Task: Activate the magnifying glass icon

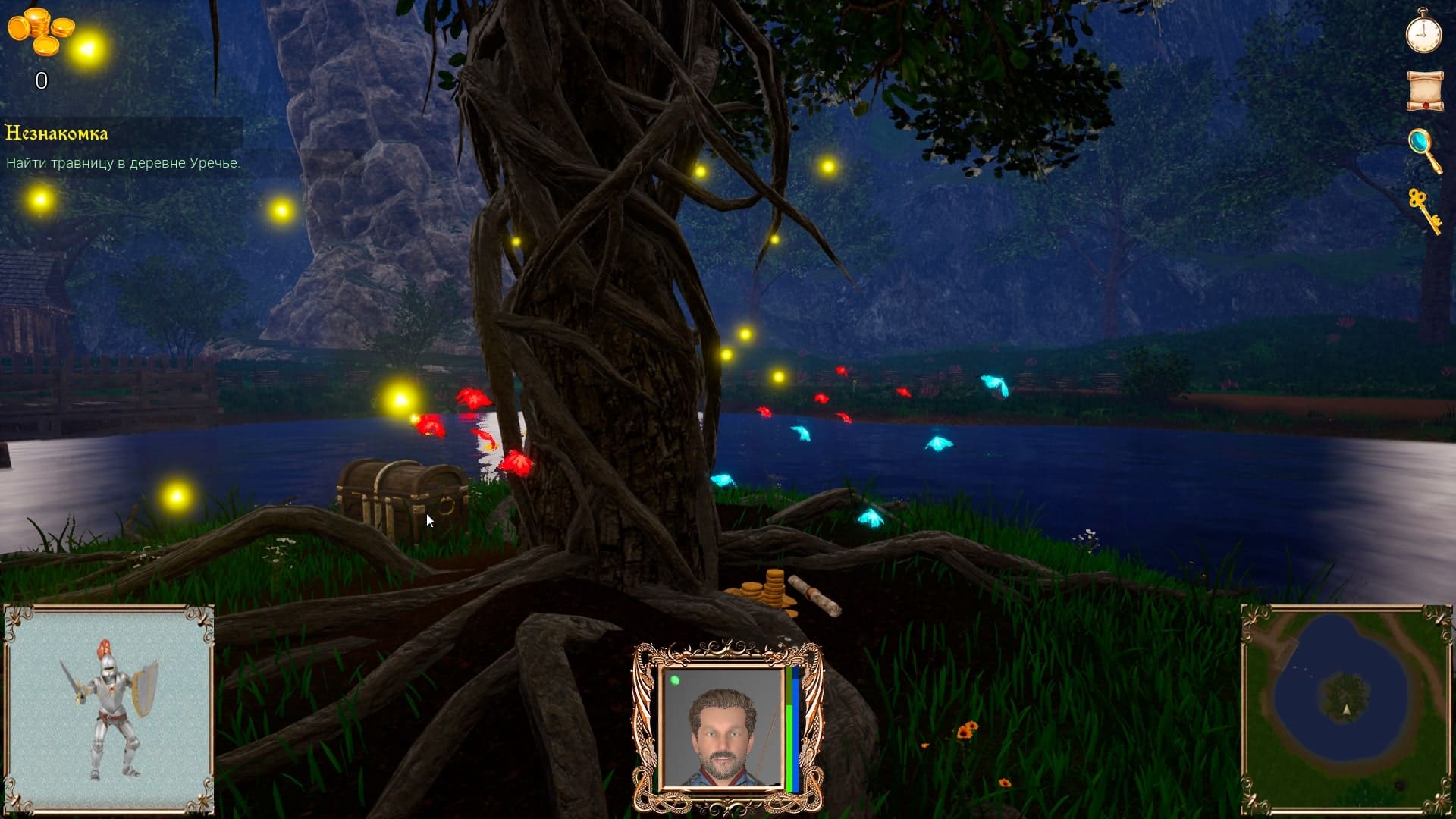Action: point(1423,149)
